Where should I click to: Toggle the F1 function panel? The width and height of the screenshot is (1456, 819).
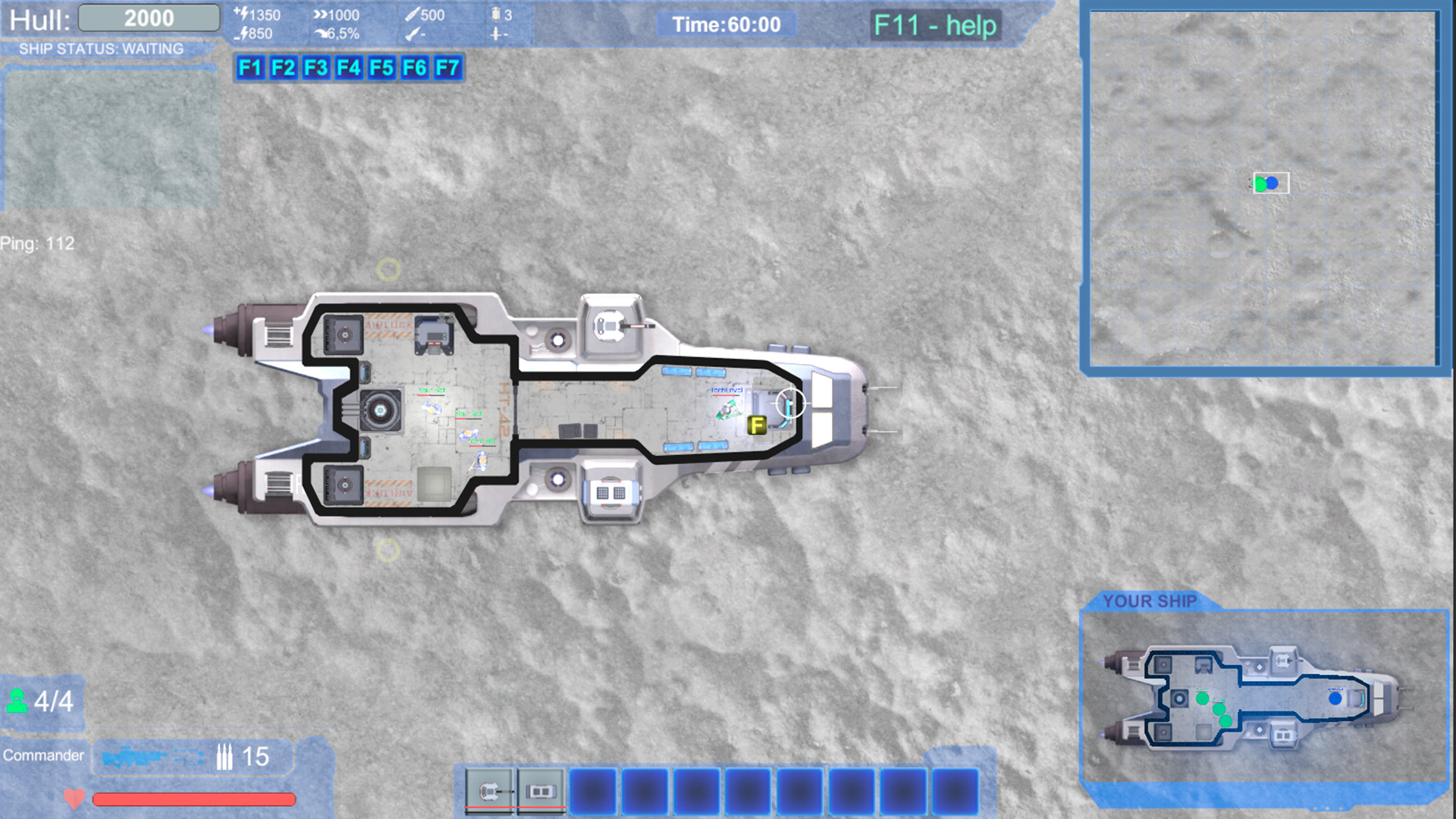click(250, 68)
